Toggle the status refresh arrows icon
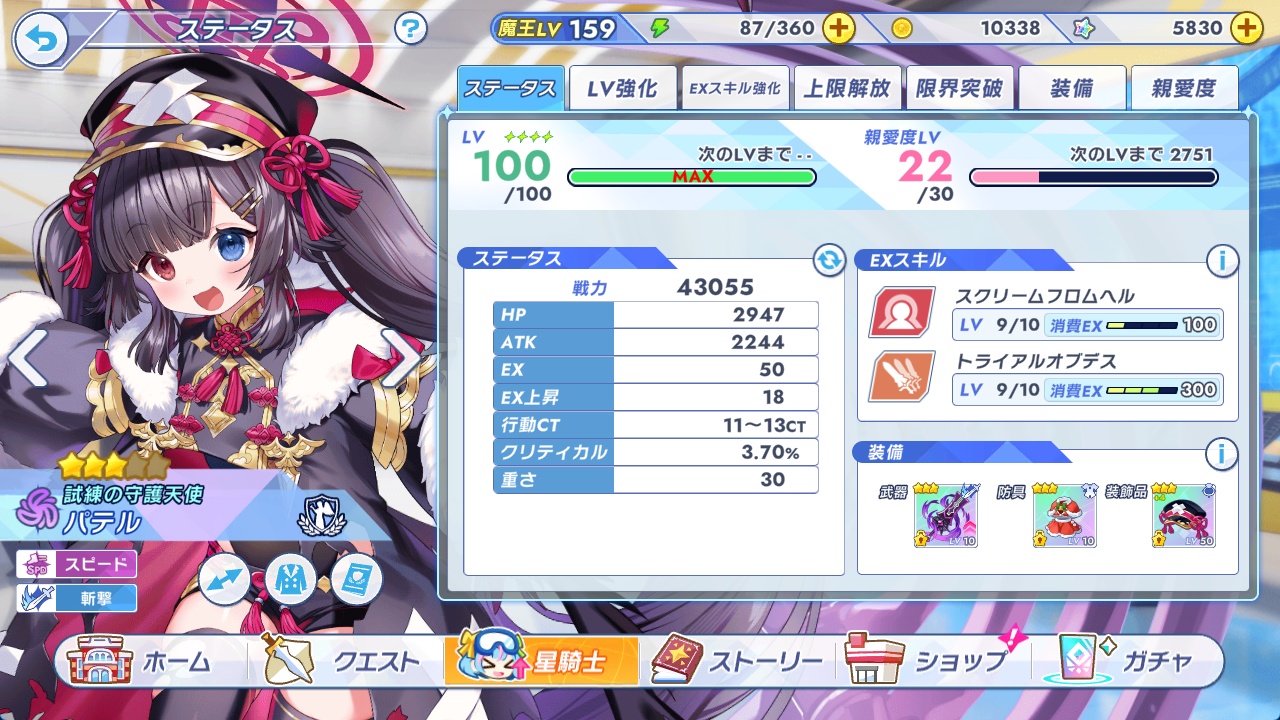 [x=828, y=261]
